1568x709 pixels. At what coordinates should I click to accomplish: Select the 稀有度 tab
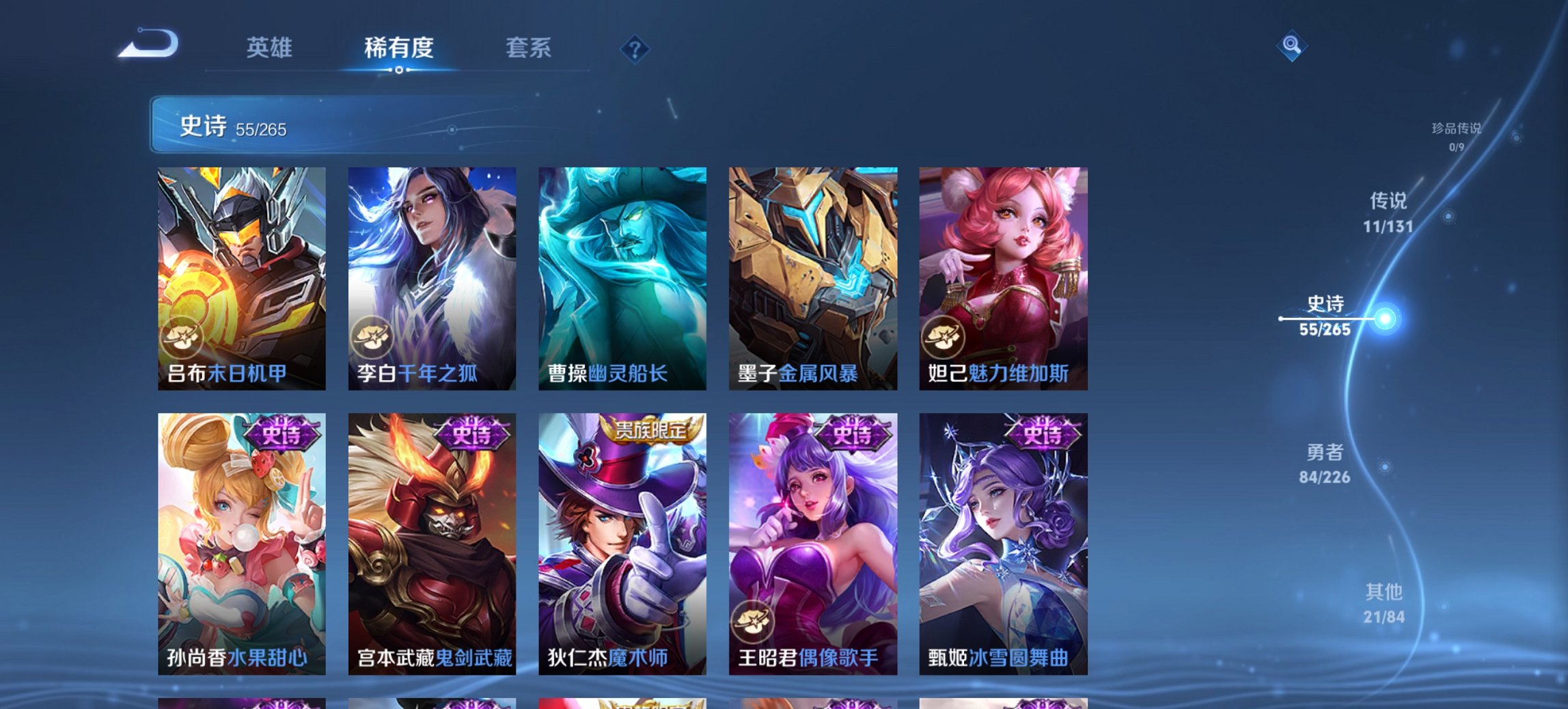398,49
